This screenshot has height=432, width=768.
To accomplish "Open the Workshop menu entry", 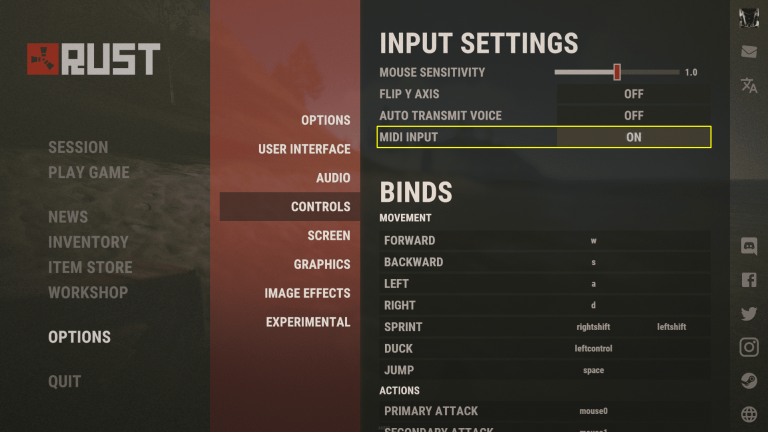I will point(88,292).
